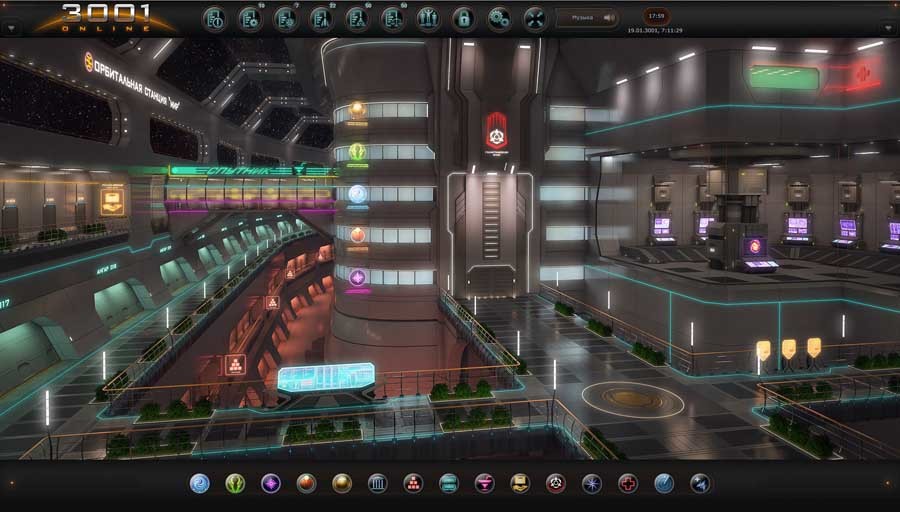Toggle fullscreen with the four-arrows icon
This screenshot has width=900, height=512.
pos(535,18)
